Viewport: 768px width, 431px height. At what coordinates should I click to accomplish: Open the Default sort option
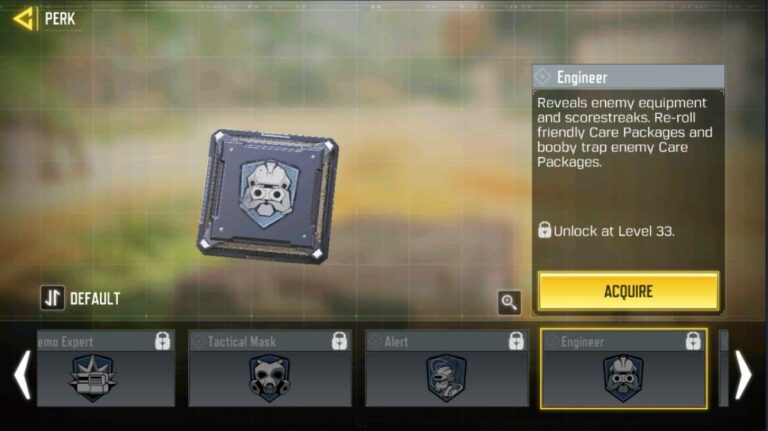(x=81, y=298)
